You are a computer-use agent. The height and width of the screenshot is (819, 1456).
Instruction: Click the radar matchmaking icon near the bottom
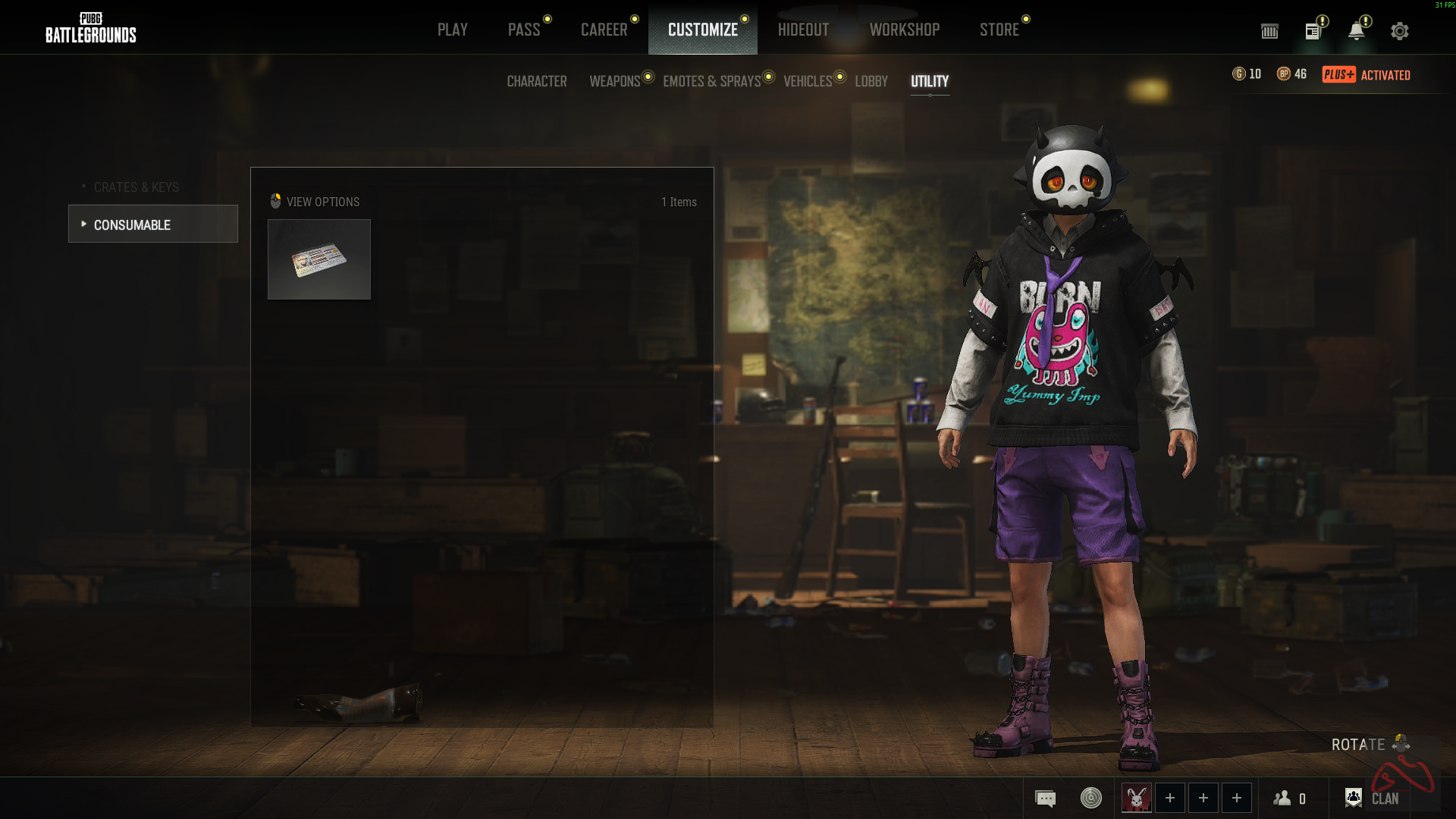tap(1092, 798)
